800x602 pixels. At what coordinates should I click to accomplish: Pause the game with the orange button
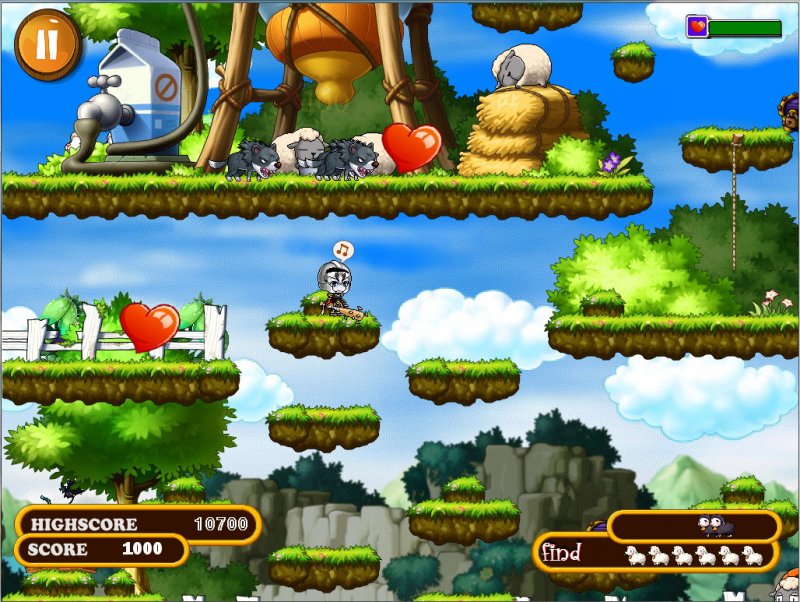coord(48,45)
